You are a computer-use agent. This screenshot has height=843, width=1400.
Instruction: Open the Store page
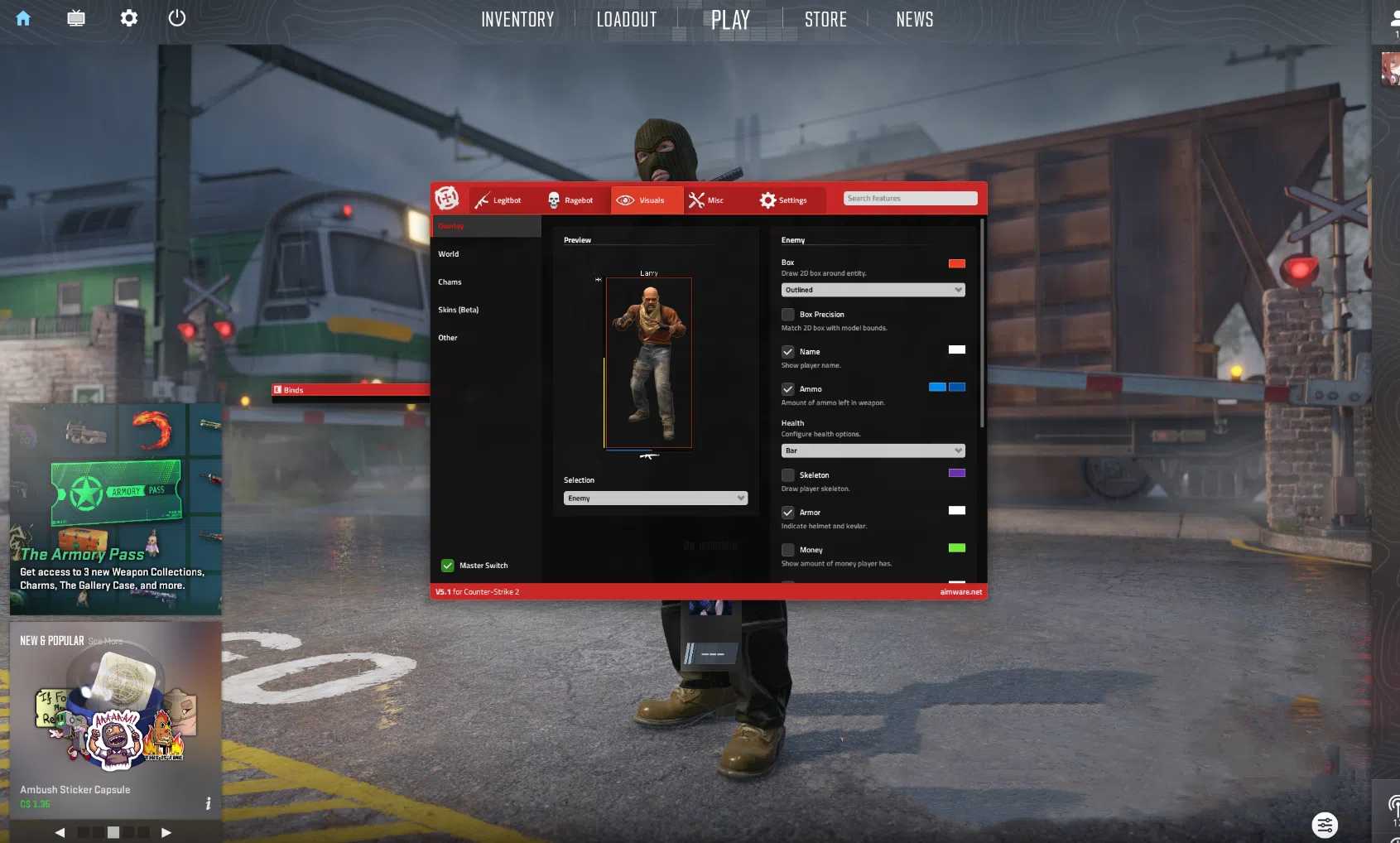coord(825,19)
